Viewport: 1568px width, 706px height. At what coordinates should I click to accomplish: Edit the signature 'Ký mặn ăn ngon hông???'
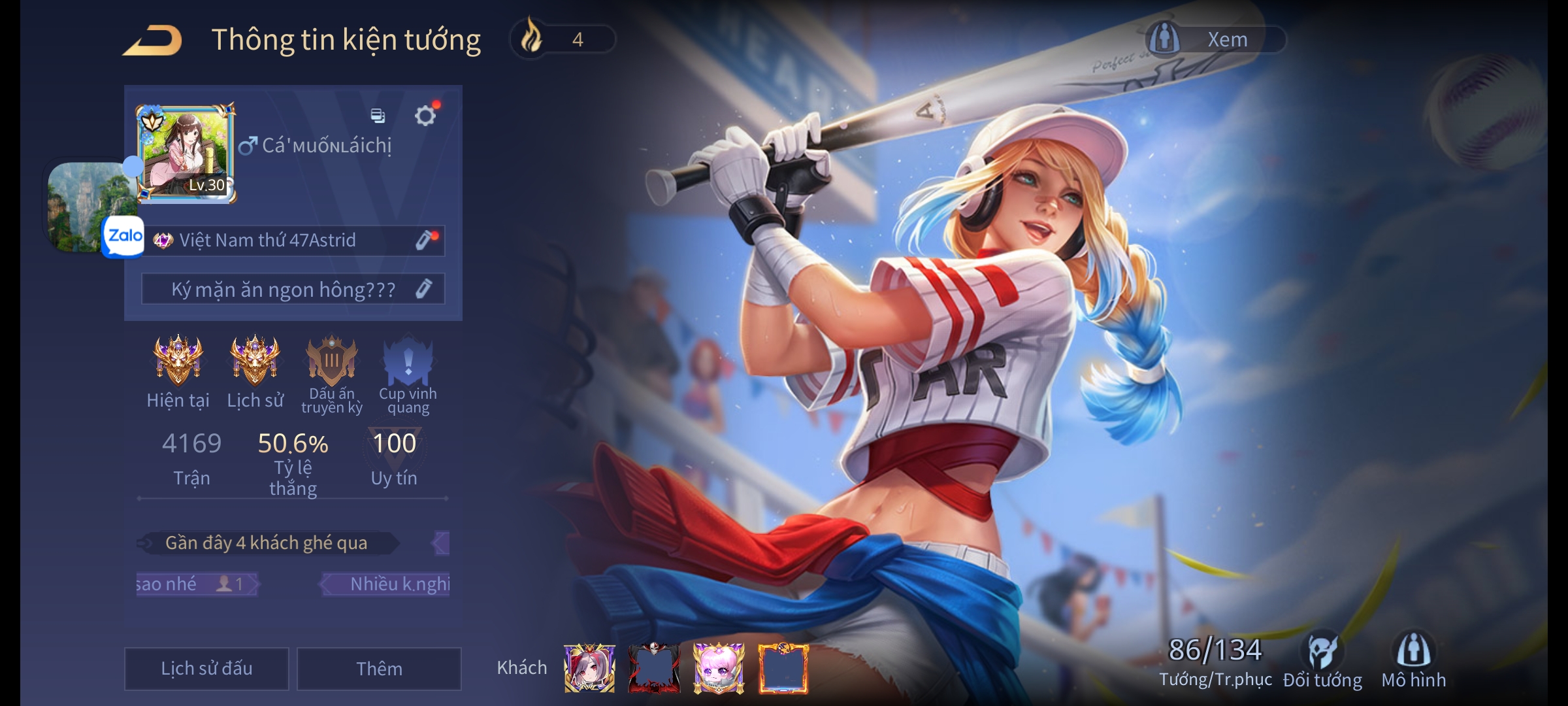tap(424, 289)
